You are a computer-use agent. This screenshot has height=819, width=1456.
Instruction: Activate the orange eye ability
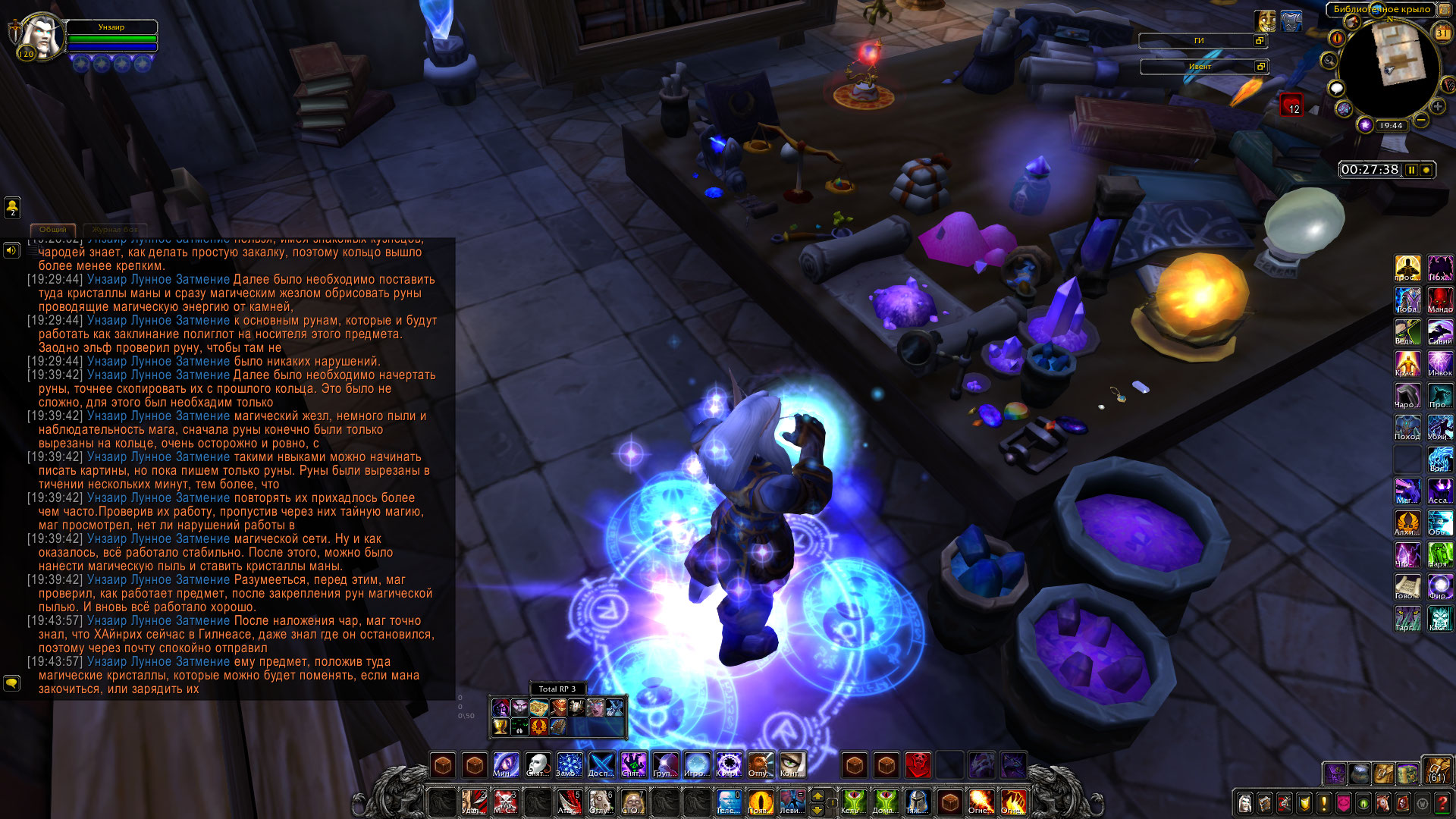pos(760,801)
